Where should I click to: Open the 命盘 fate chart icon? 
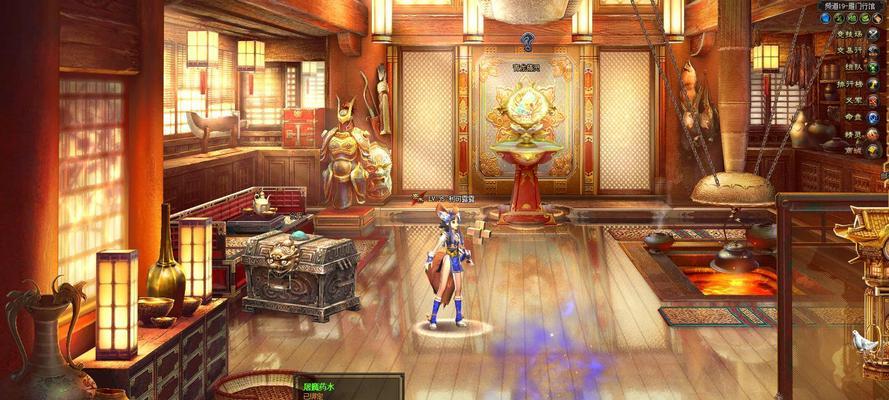coord(873,116)
